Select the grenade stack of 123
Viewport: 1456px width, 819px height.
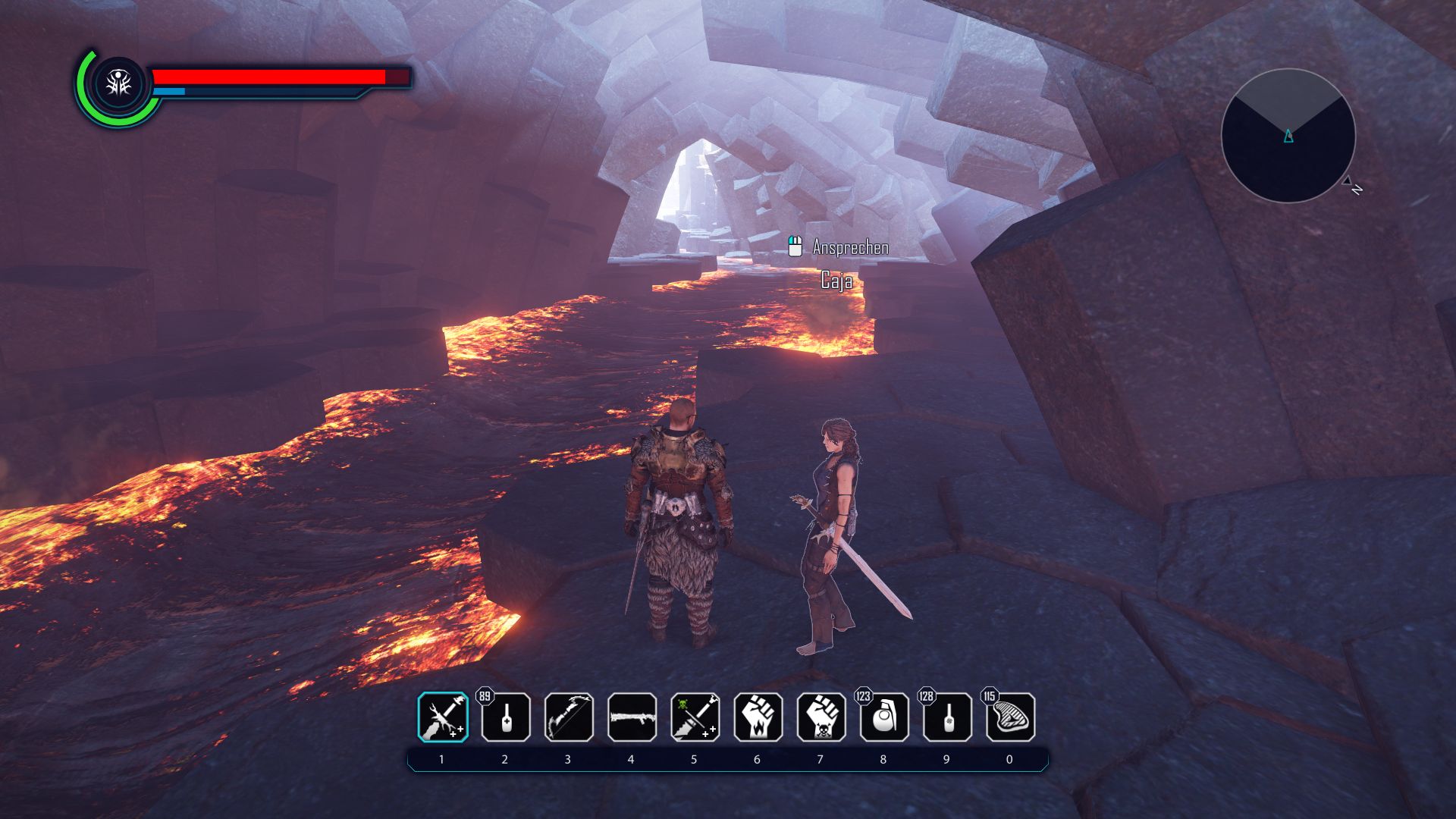(883, 717)
